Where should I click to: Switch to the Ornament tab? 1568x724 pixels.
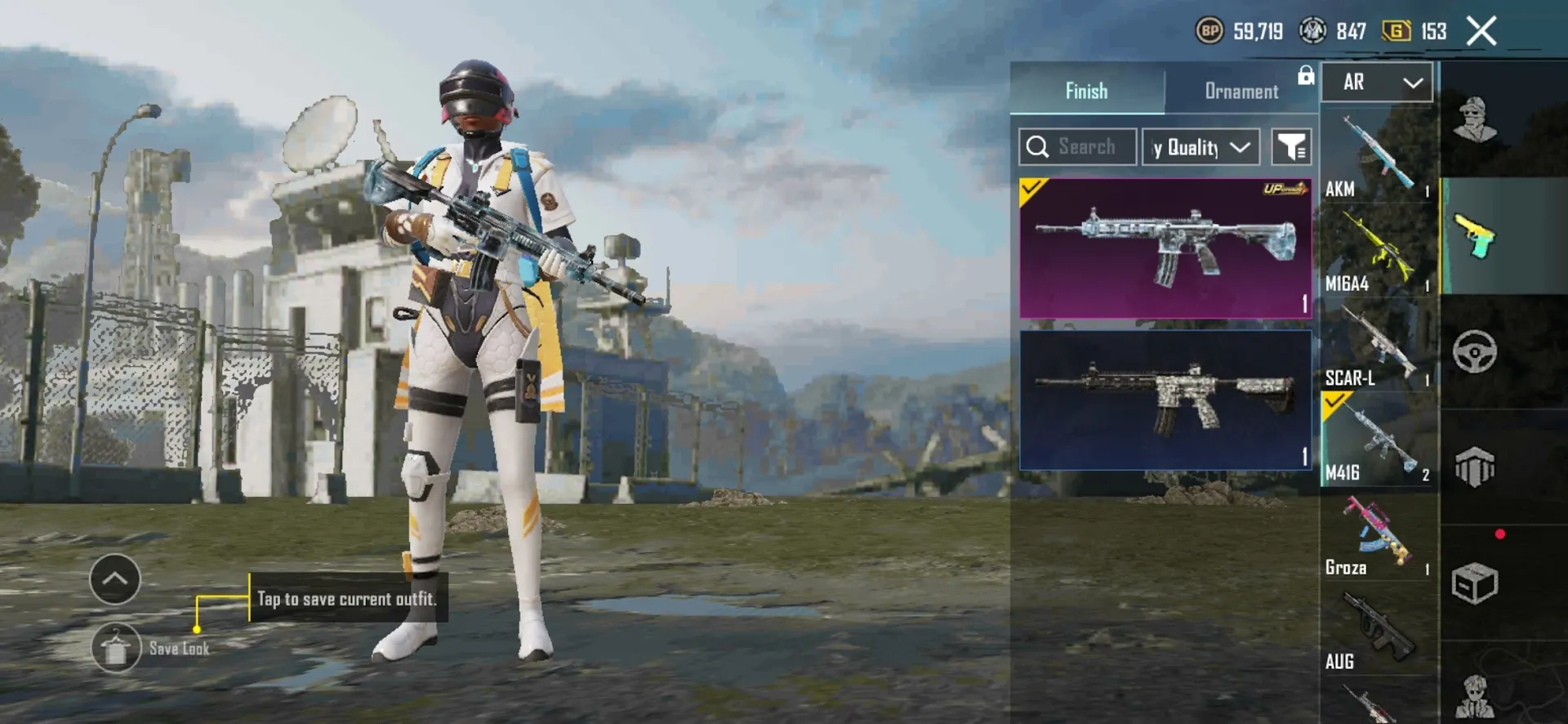[1241, 91]
